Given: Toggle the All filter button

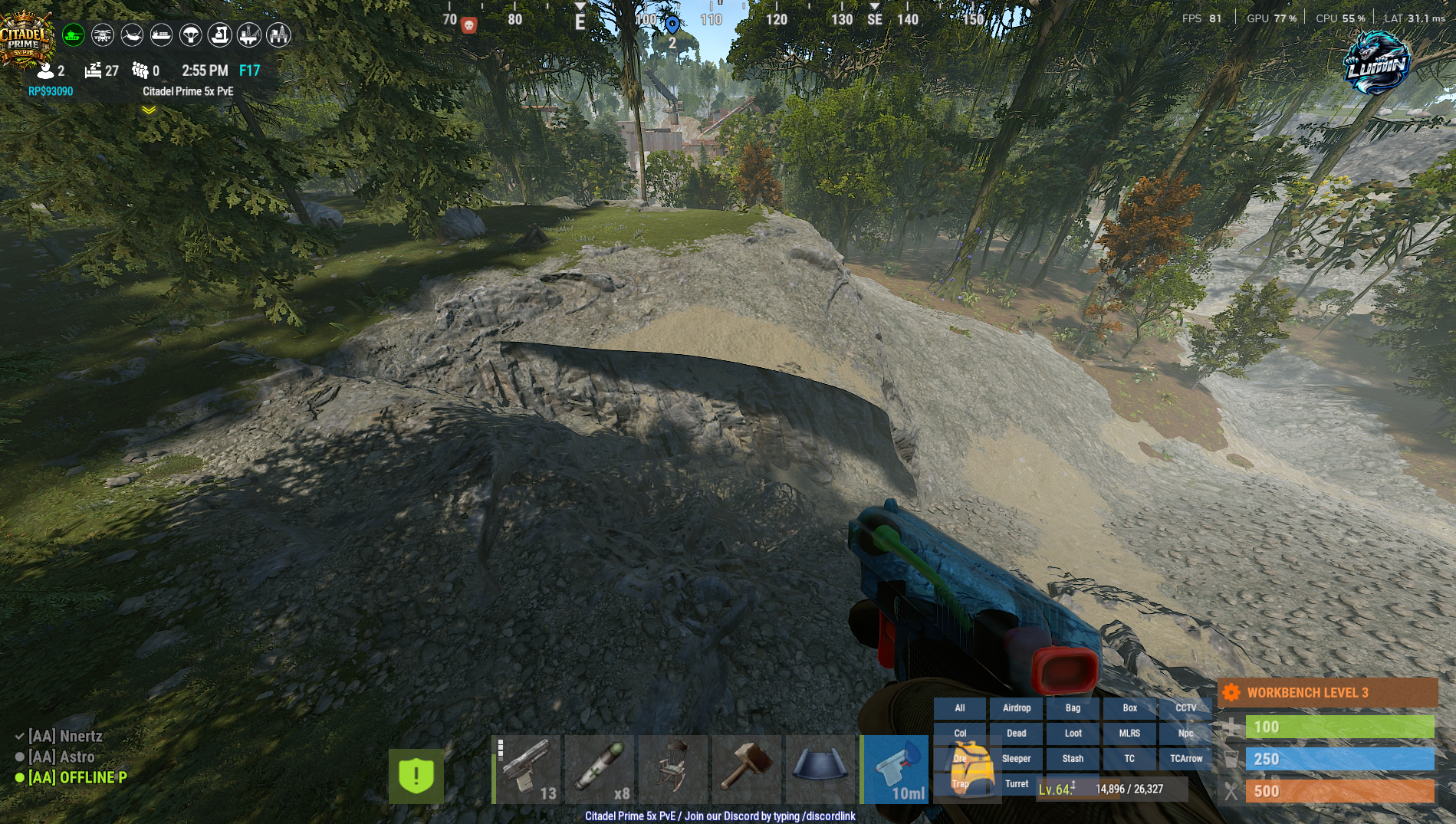Looking at the screenshot, I should [x=960, y=708].
